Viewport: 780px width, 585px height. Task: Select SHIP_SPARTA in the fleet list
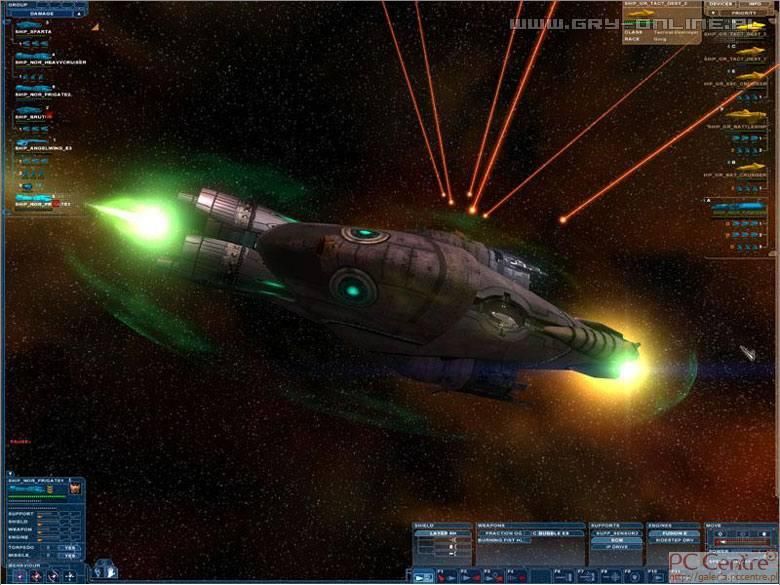click(x=34, y=32)
